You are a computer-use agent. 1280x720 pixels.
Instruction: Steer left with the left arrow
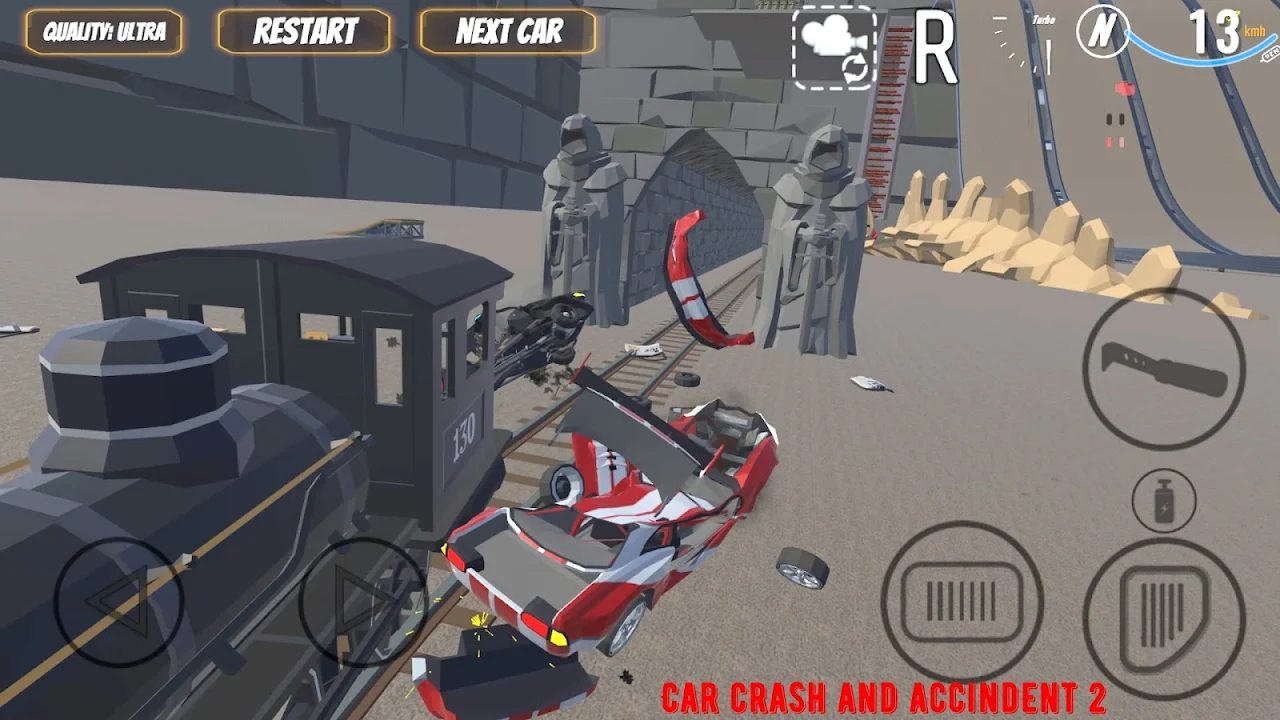118,602
